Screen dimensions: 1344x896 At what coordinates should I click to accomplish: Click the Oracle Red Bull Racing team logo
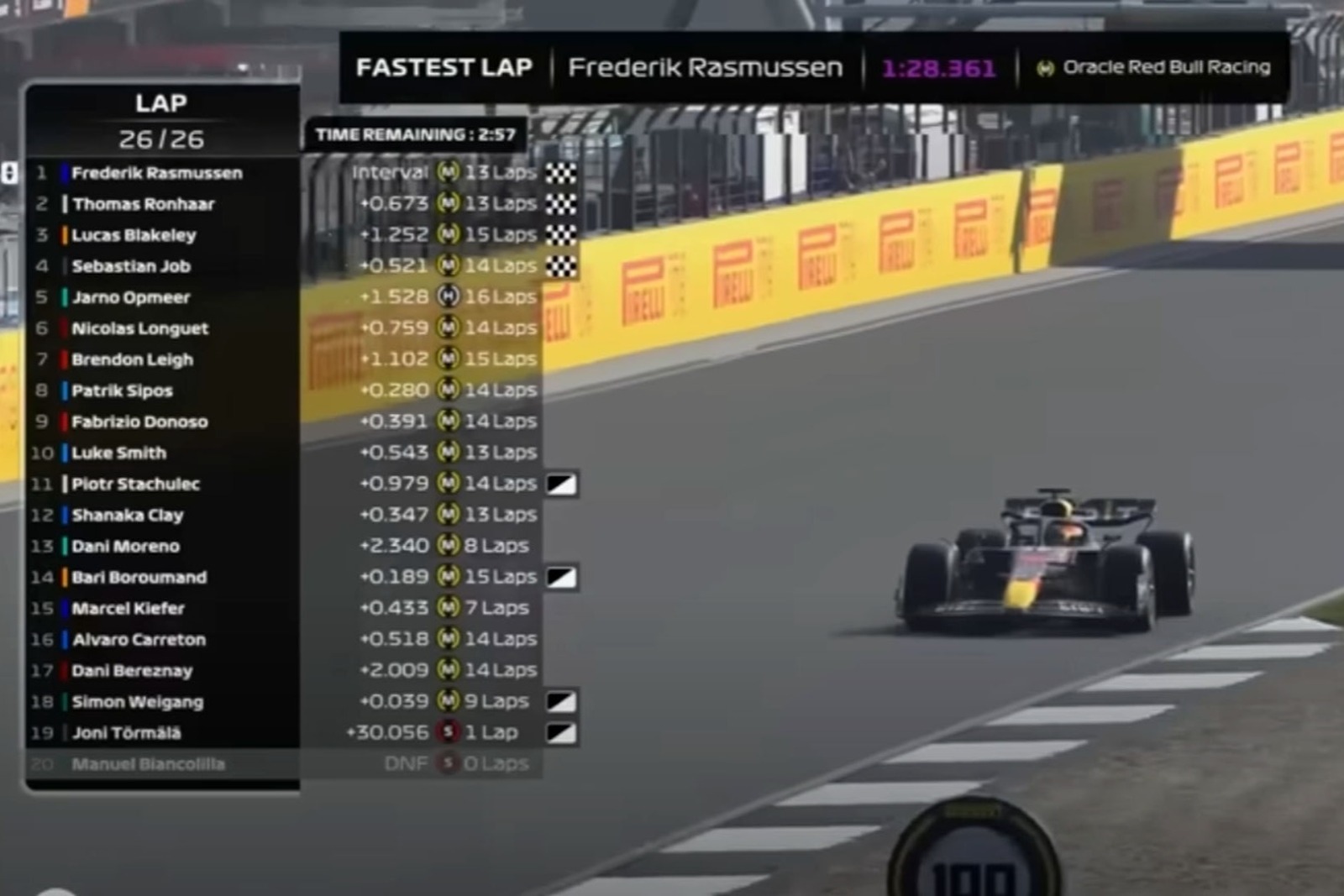1046,68
